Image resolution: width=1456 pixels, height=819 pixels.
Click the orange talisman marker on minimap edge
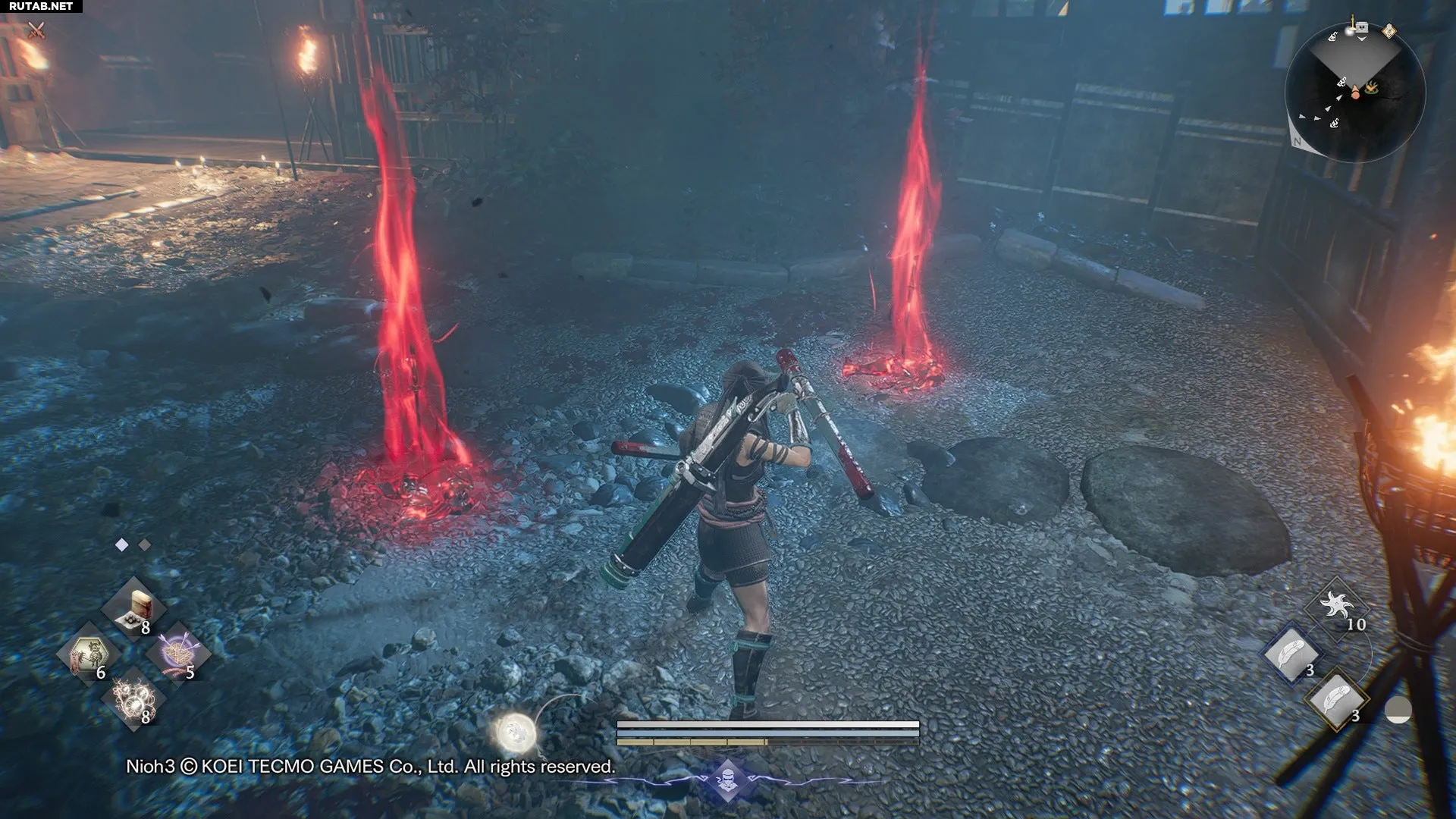[1389, 31]
